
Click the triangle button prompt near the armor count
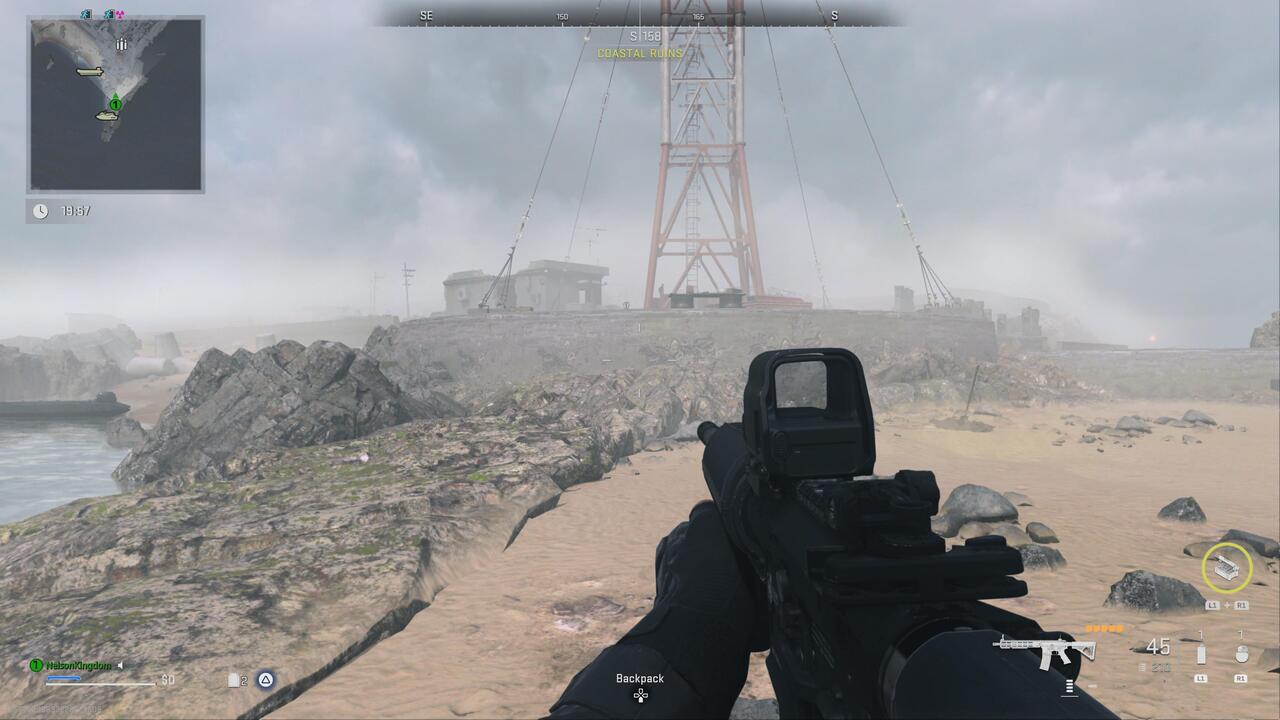coord(266,680)
